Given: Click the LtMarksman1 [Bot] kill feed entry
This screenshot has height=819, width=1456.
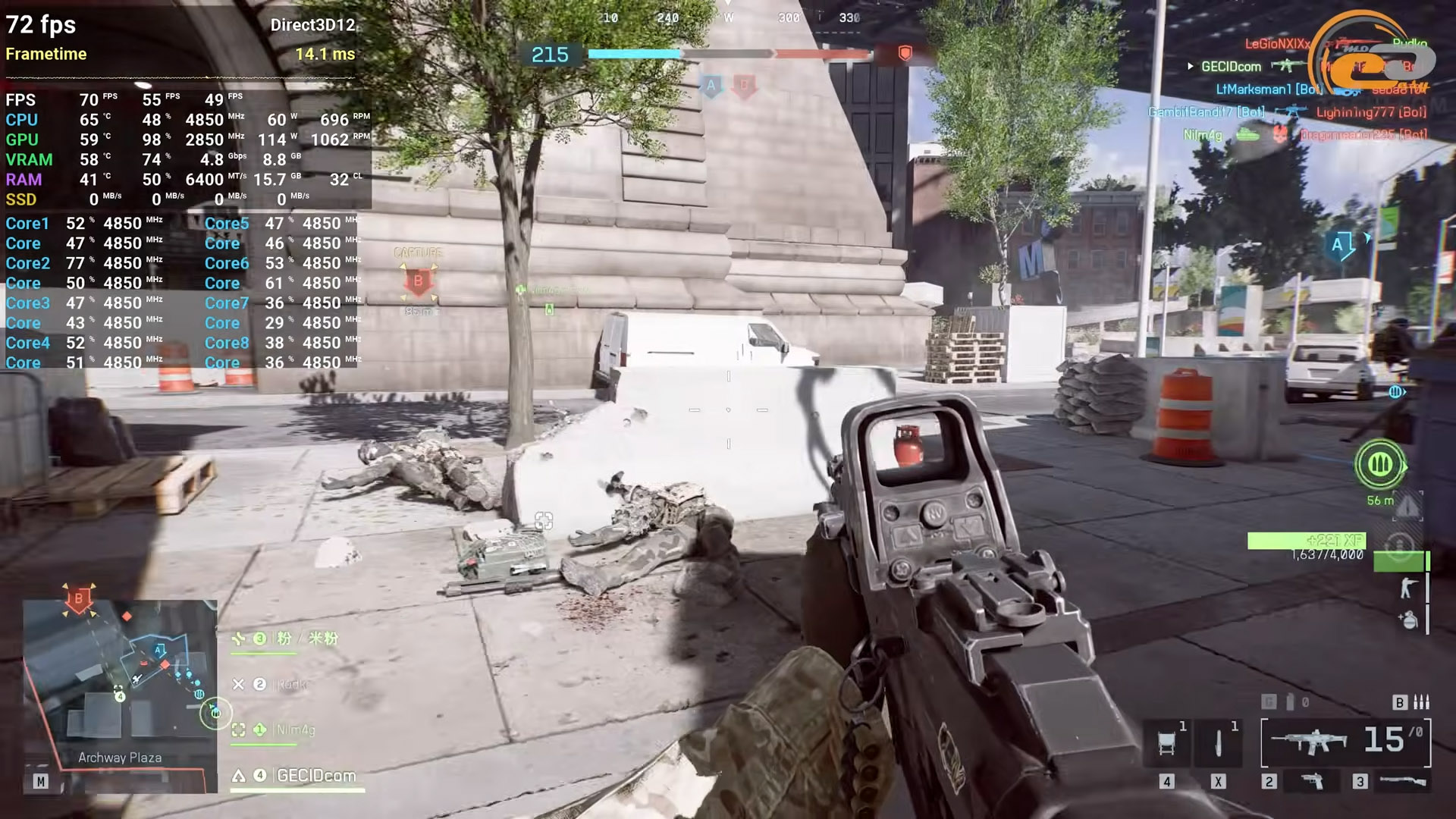Looking at the screenshot, I should point(1268,89).
